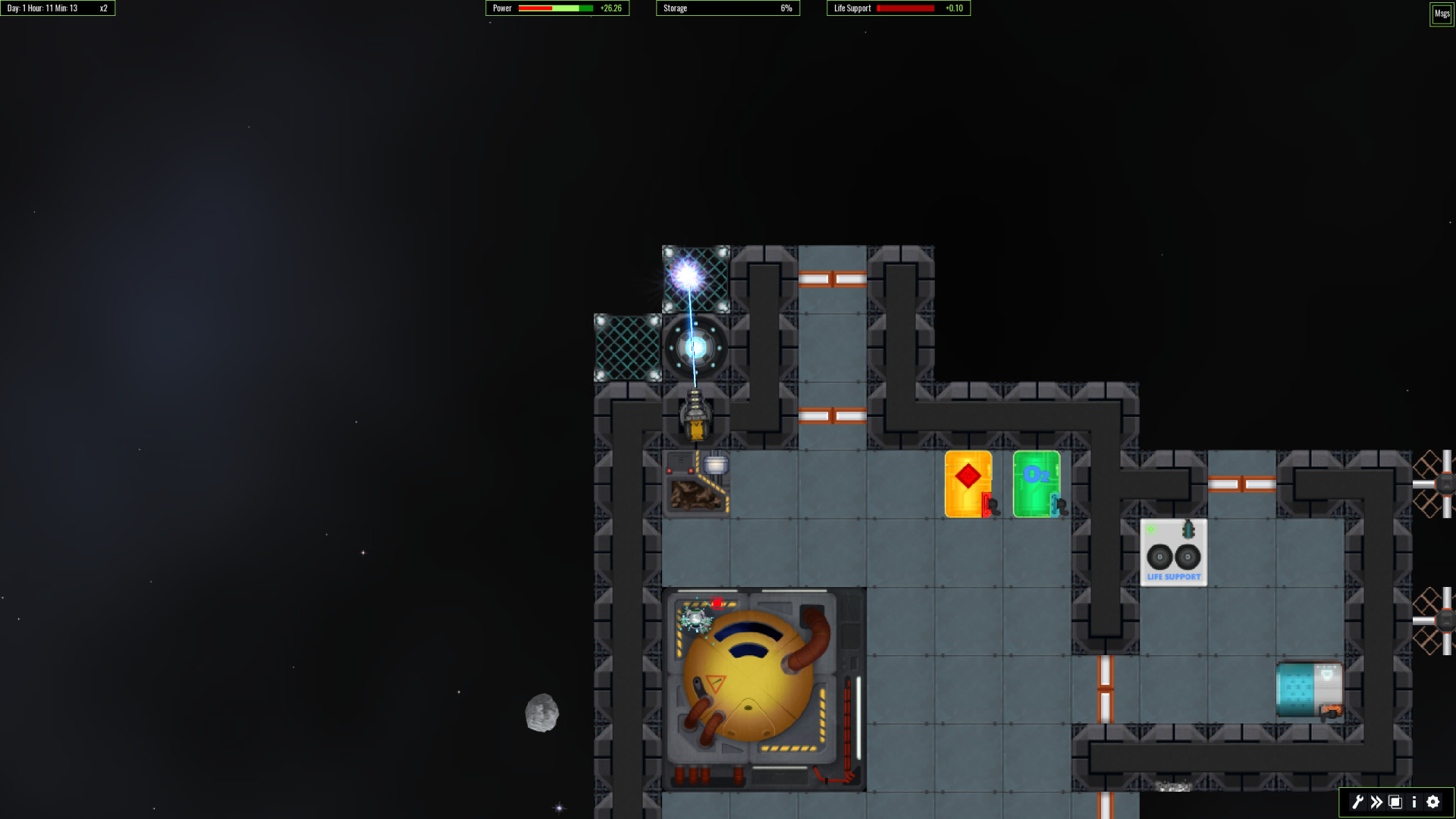Open the info panel
Screen dimensions: 1456x819
pos(1414,802)
